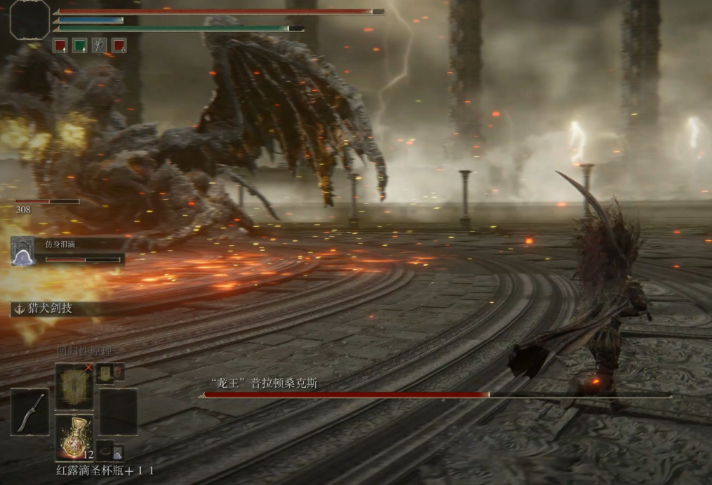Click the curved sword weapon slot
This screenshot has width=712, height=485.
click(x=30, y=412)
